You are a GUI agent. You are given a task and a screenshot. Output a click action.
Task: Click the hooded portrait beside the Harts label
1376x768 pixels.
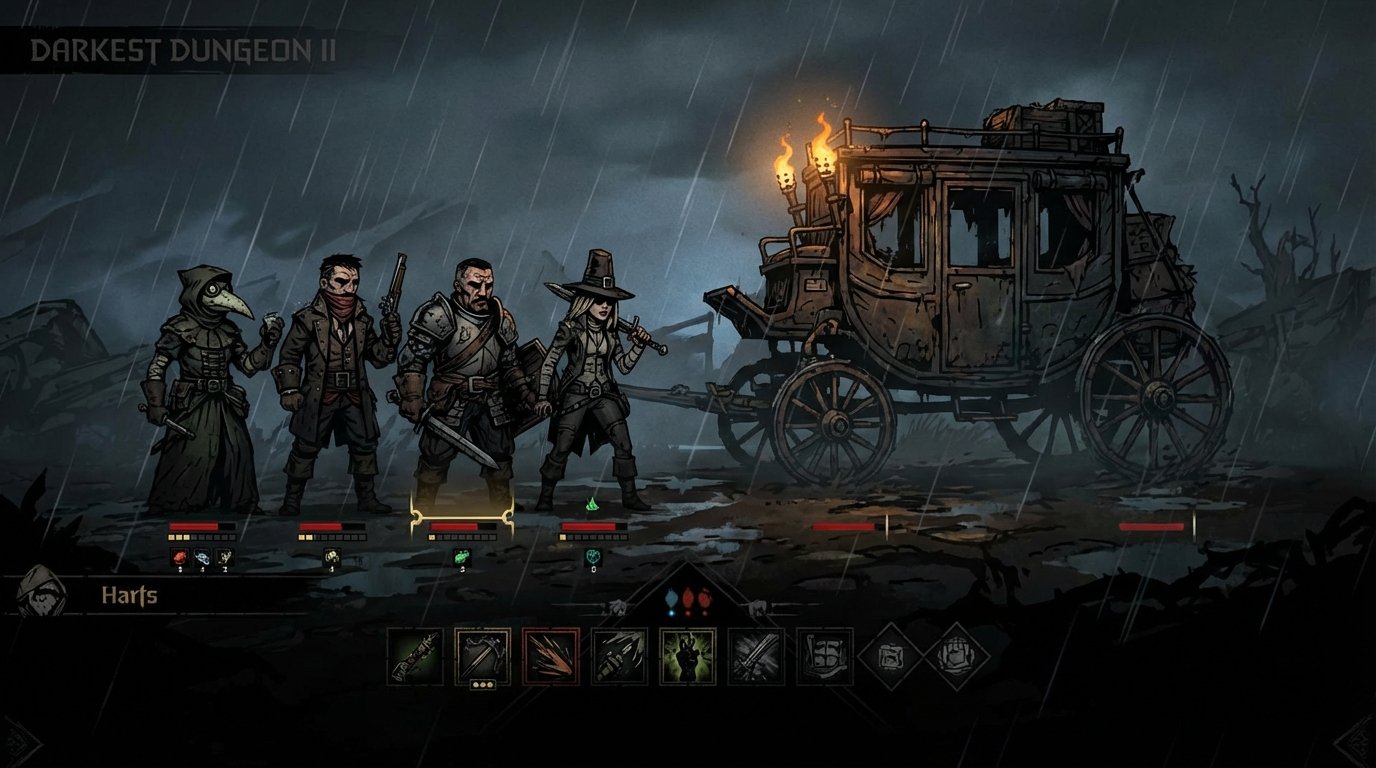point(42,594)
